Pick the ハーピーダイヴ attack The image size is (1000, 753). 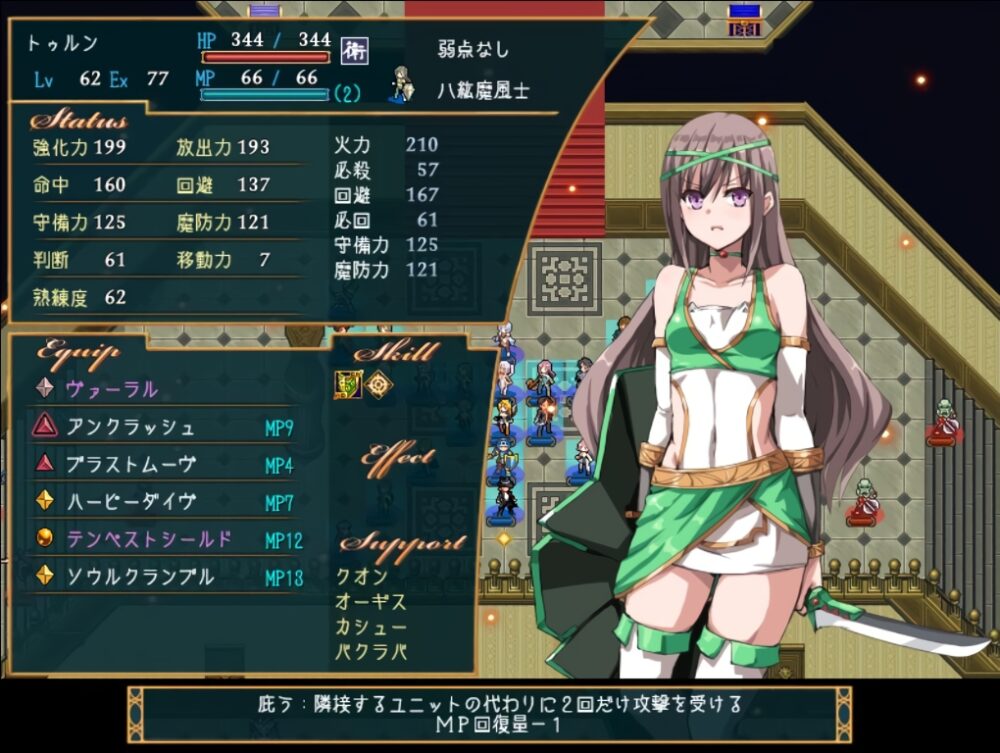130,502
